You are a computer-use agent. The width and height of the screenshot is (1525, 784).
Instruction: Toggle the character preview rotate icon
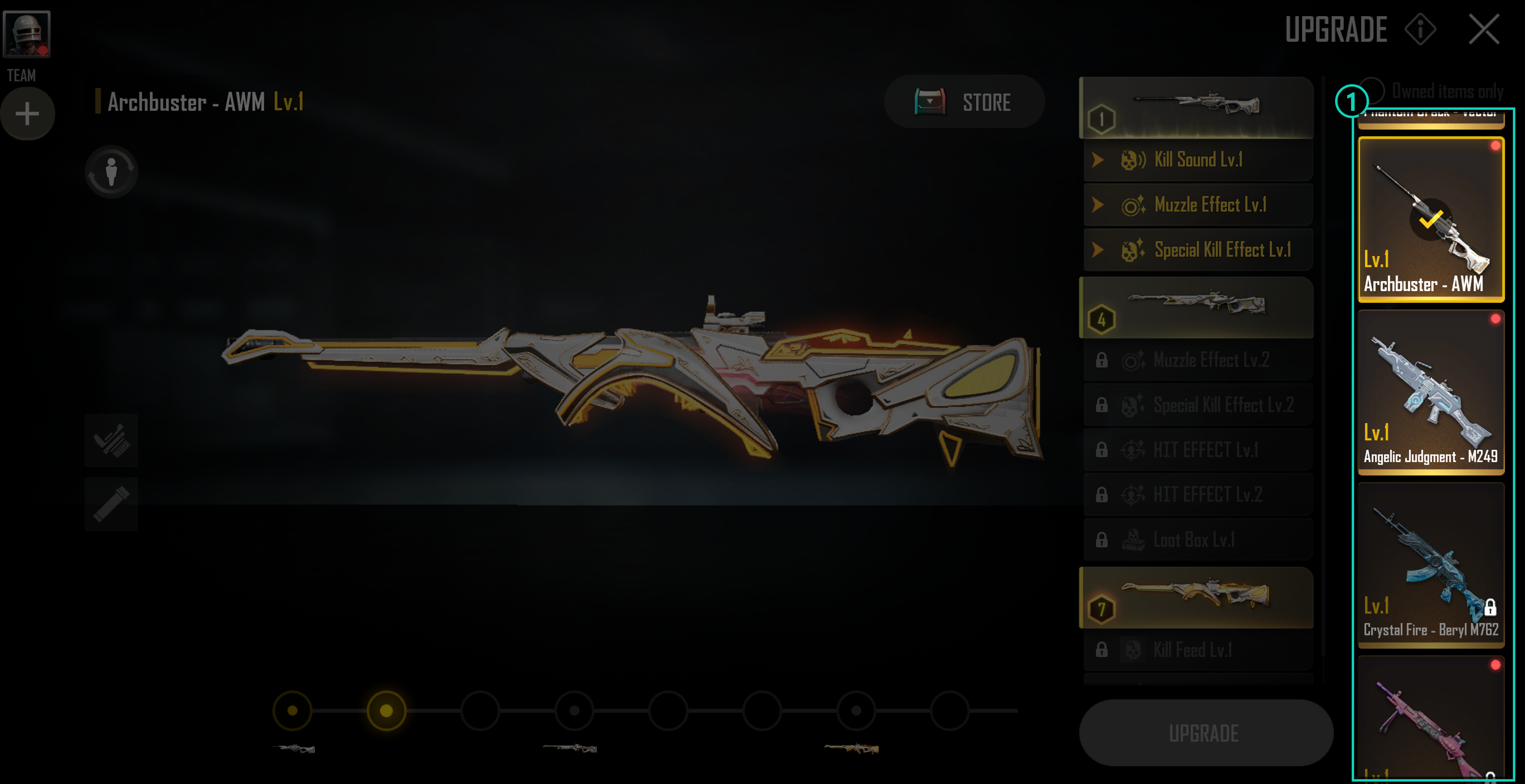(111, 171)
